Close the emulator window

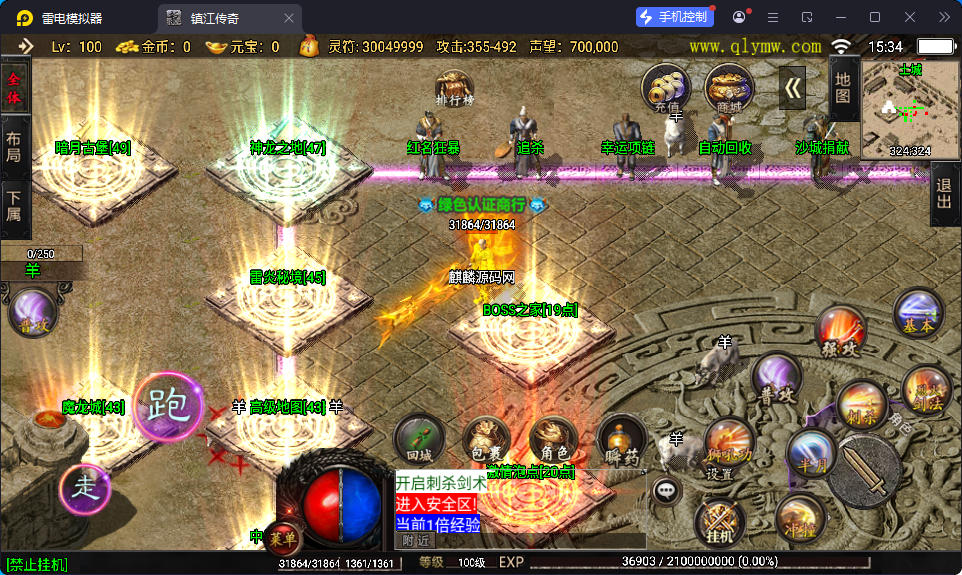910,17
